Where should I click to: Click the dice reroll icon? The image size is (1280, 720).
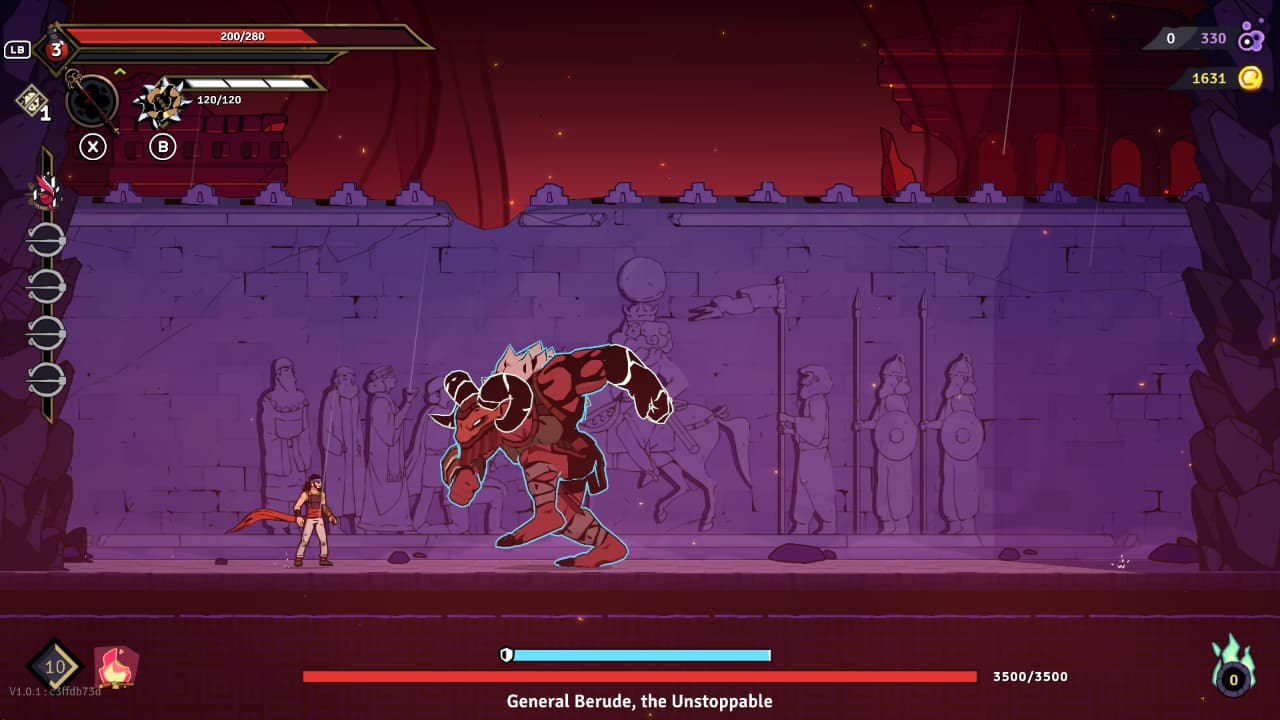pos(30,100)
